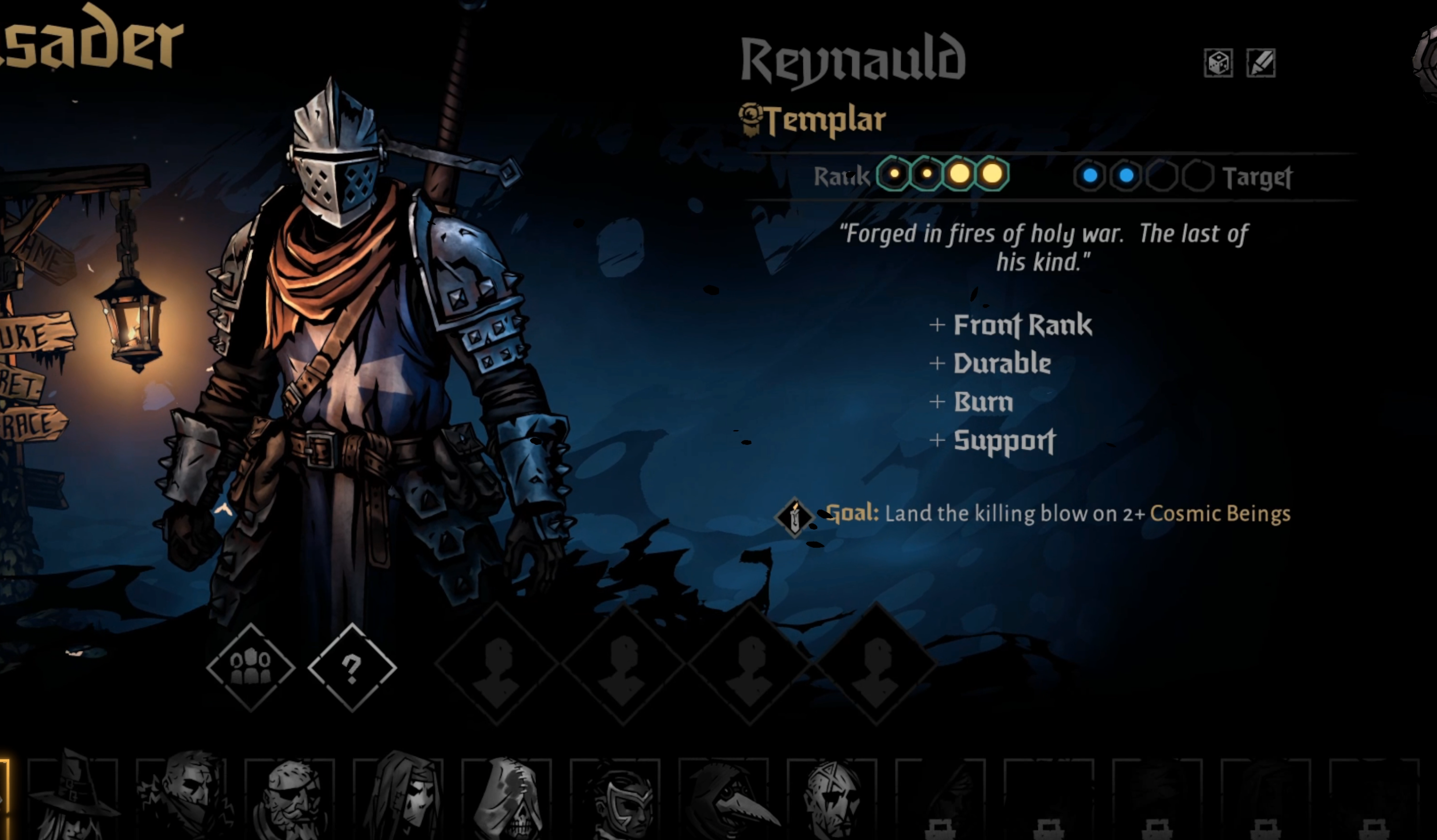Choose the beaked Plague Doctor portrait

pyautogui.click(x=723, y=798)
